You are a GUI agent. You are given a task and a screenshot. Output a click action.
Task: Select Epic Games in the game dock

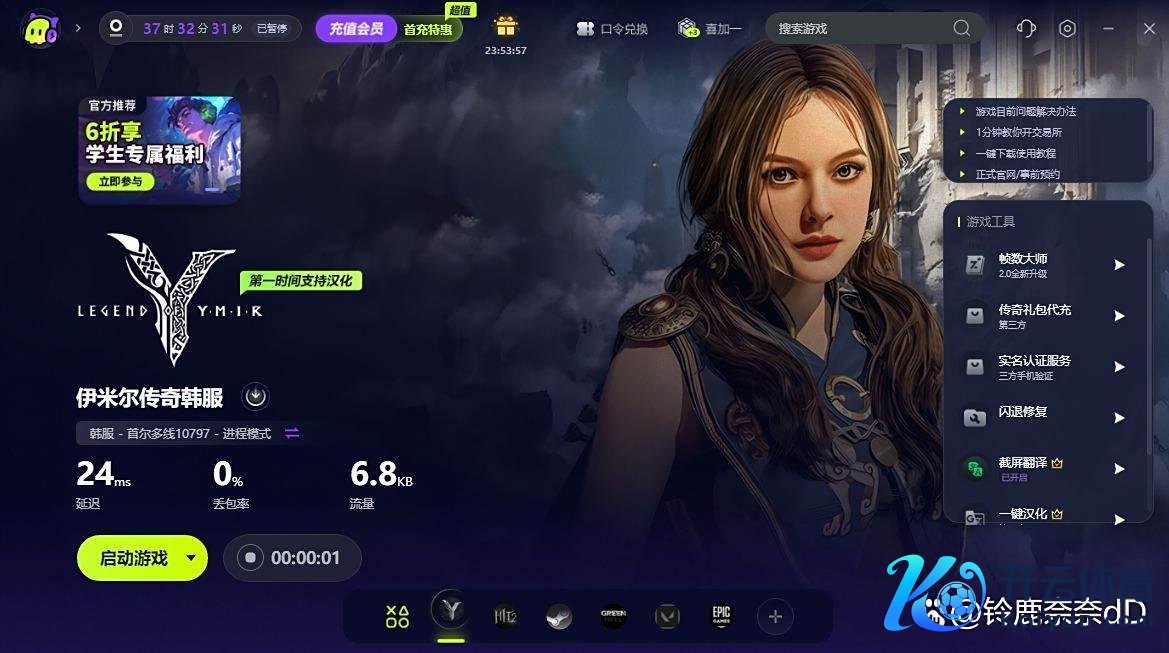point(721,617)
